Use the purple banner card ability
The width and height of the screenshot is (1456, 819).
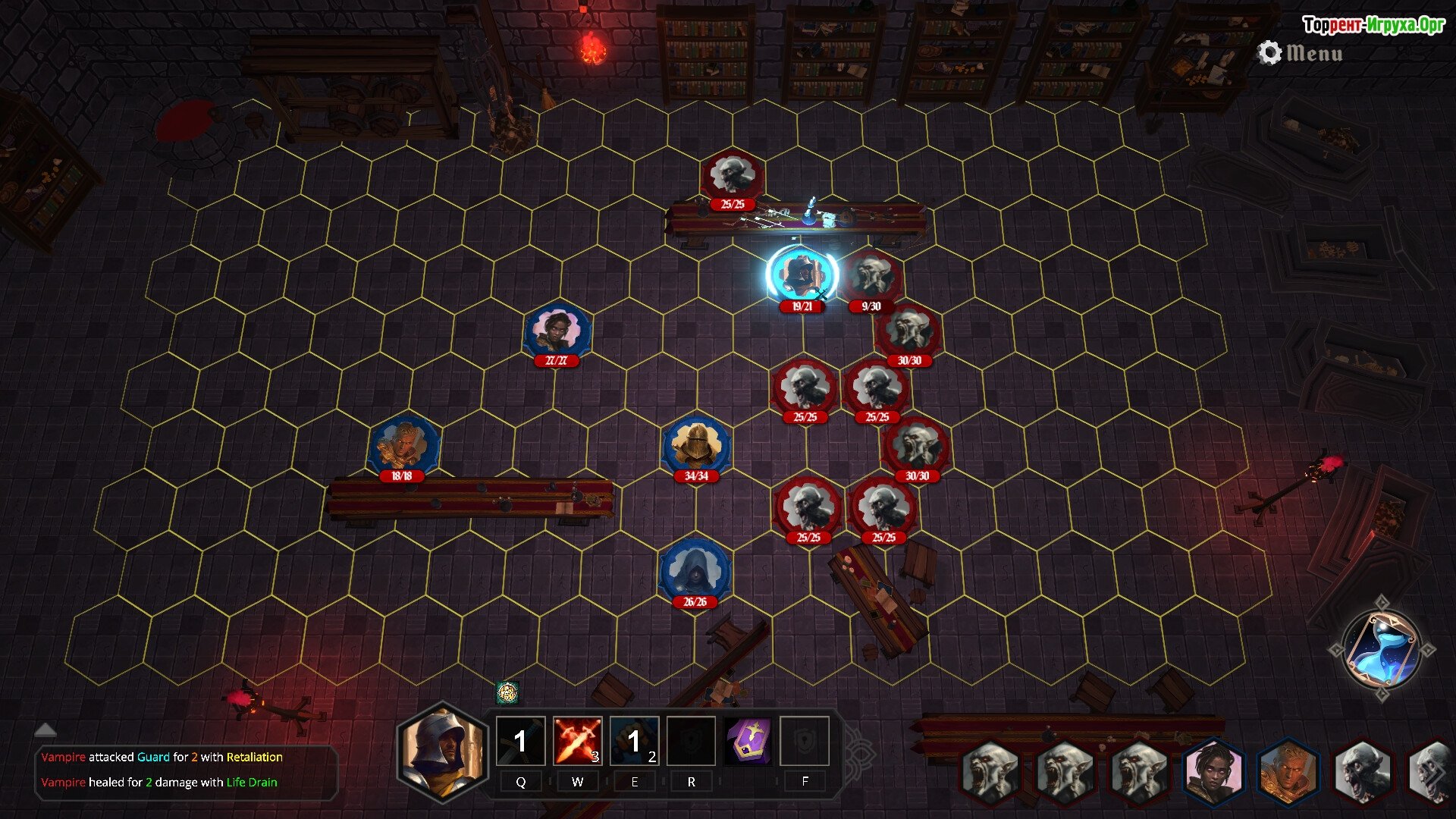[x=748, y=741]
